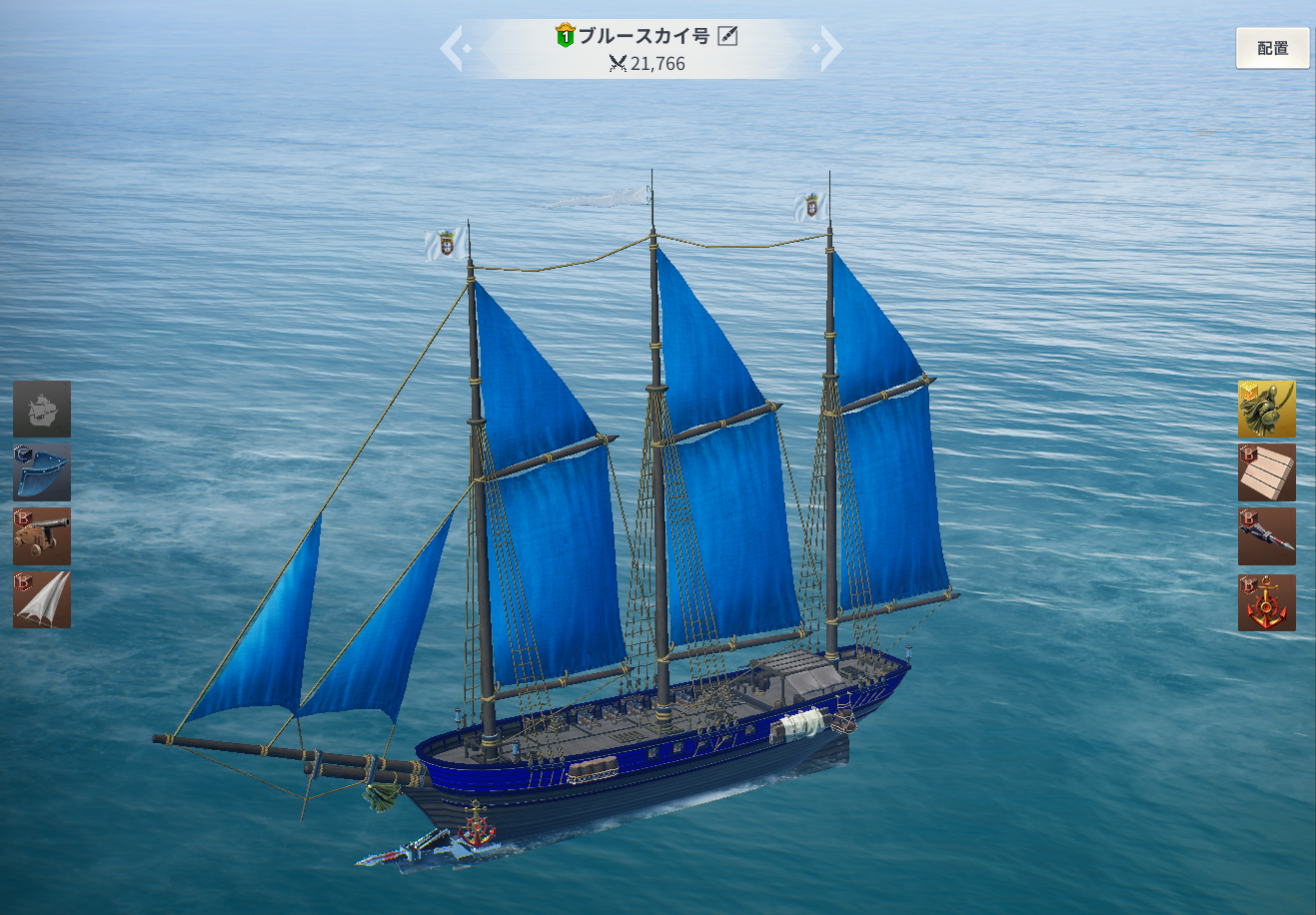
Task: Choose the white sail equipment slot
Action: 42,599
